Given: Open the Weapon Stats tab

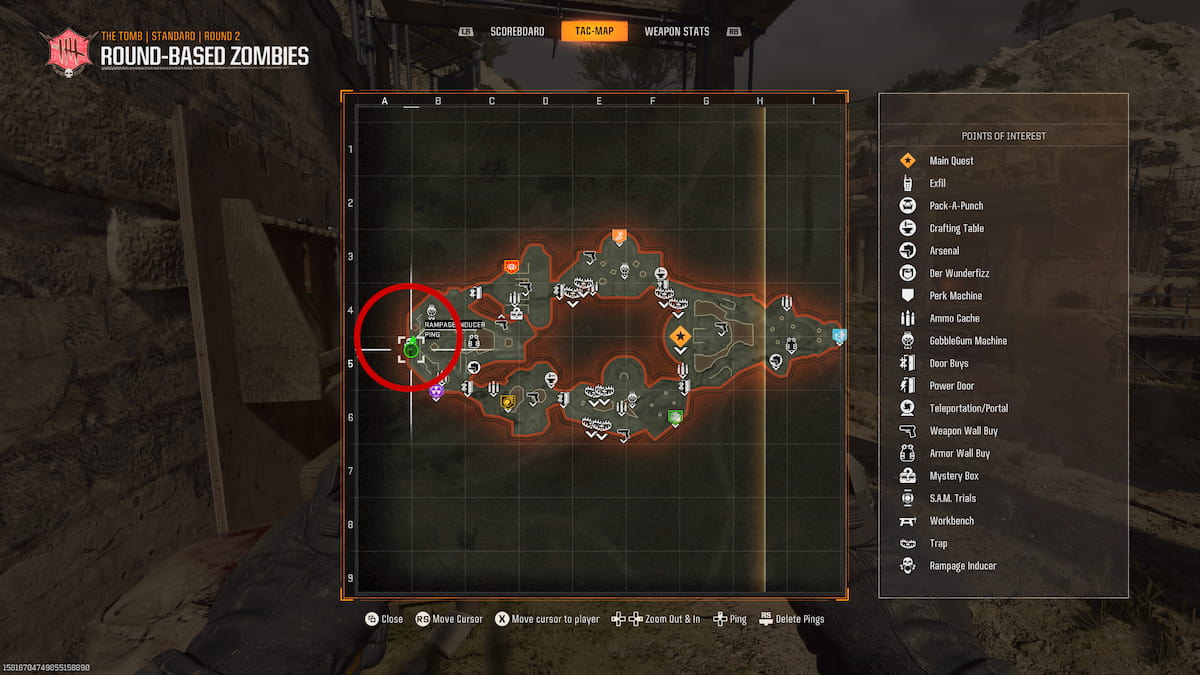Looking at the screenshot, I should pos(676,32).
